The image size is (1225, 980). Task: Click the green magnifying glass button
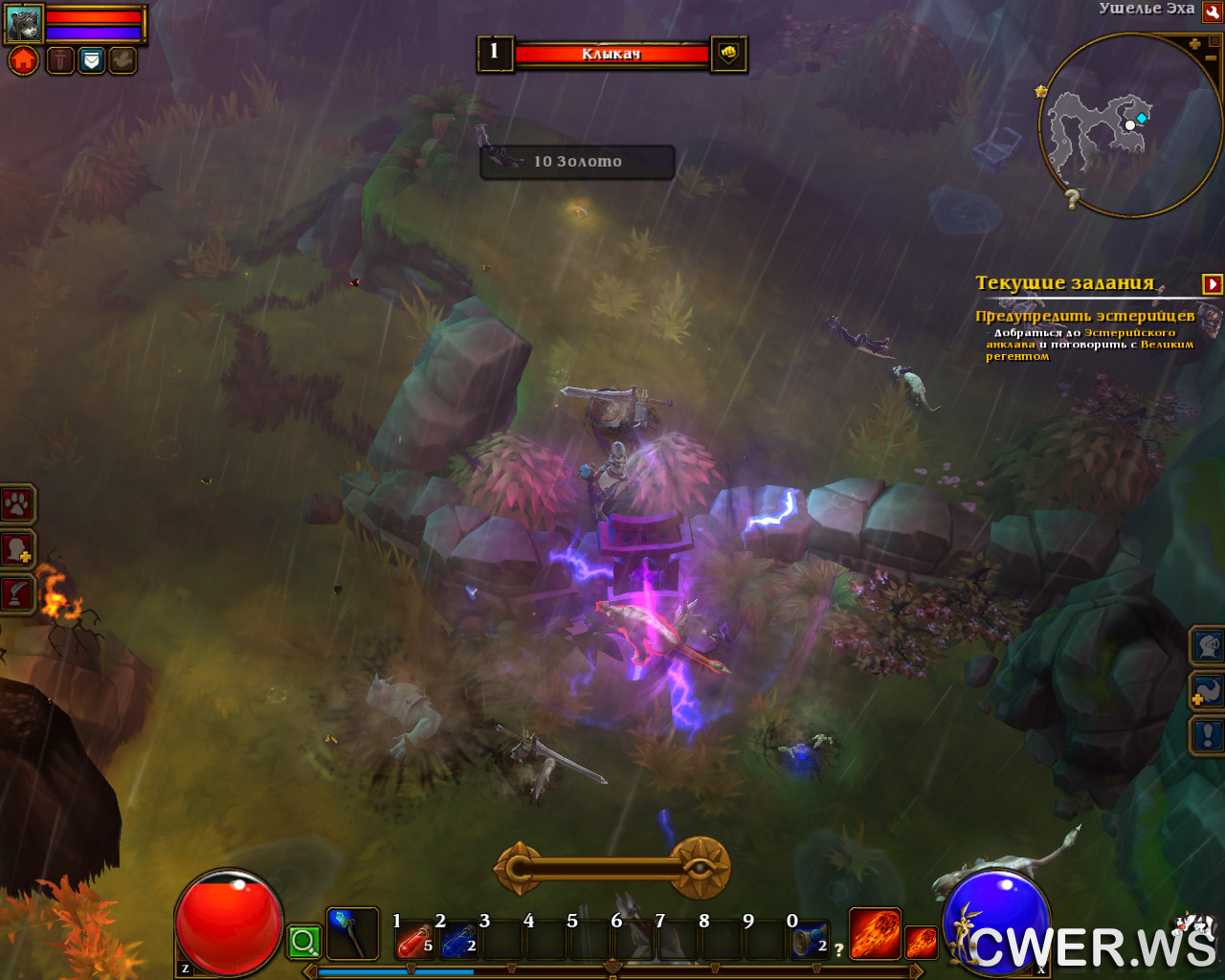tap(304, 942)
